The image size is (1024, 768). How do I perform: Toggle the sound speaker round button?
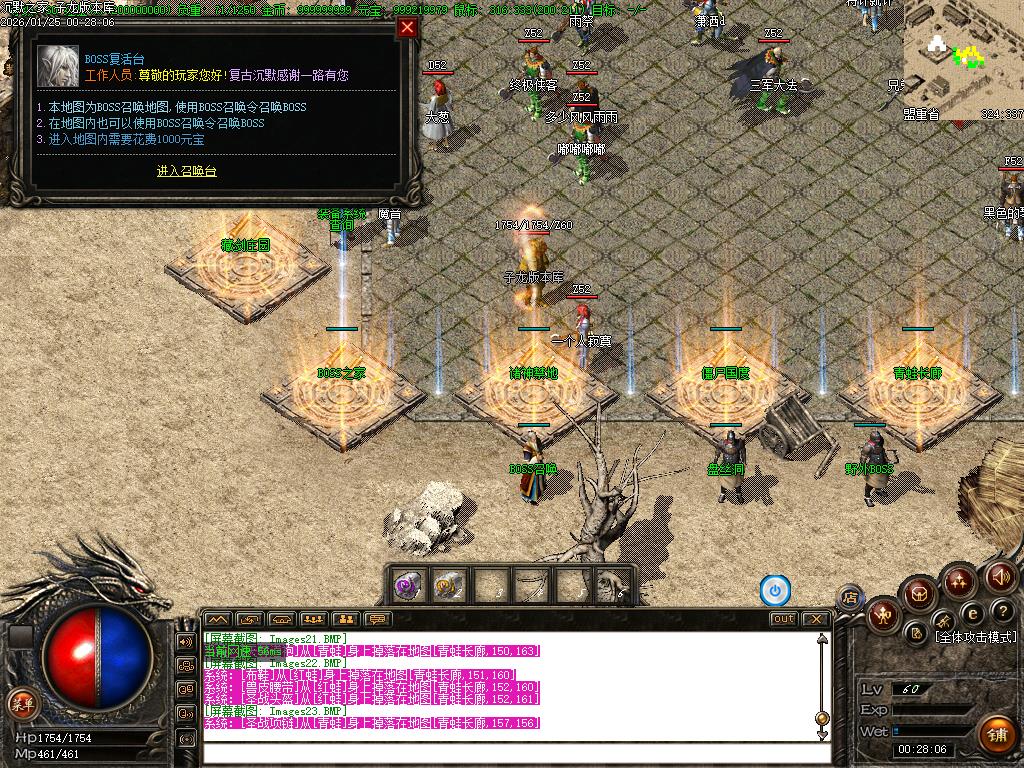1000,576
